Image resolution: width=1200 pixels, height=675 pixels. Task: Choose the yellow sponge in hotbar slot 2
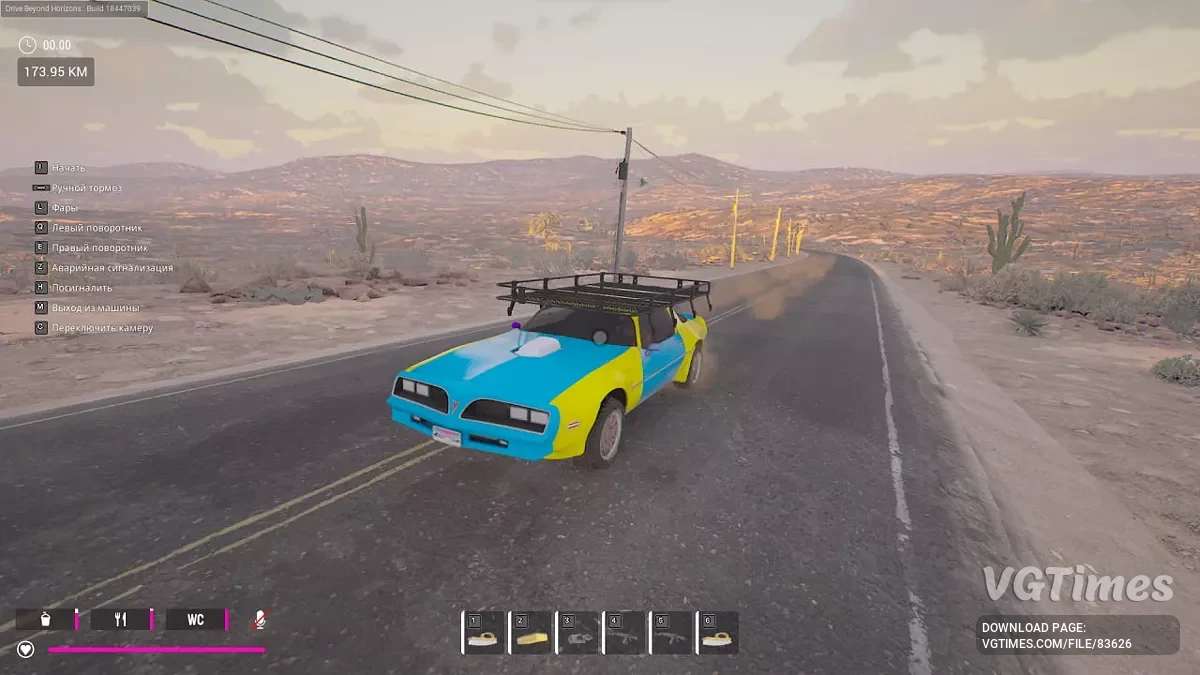530,635
